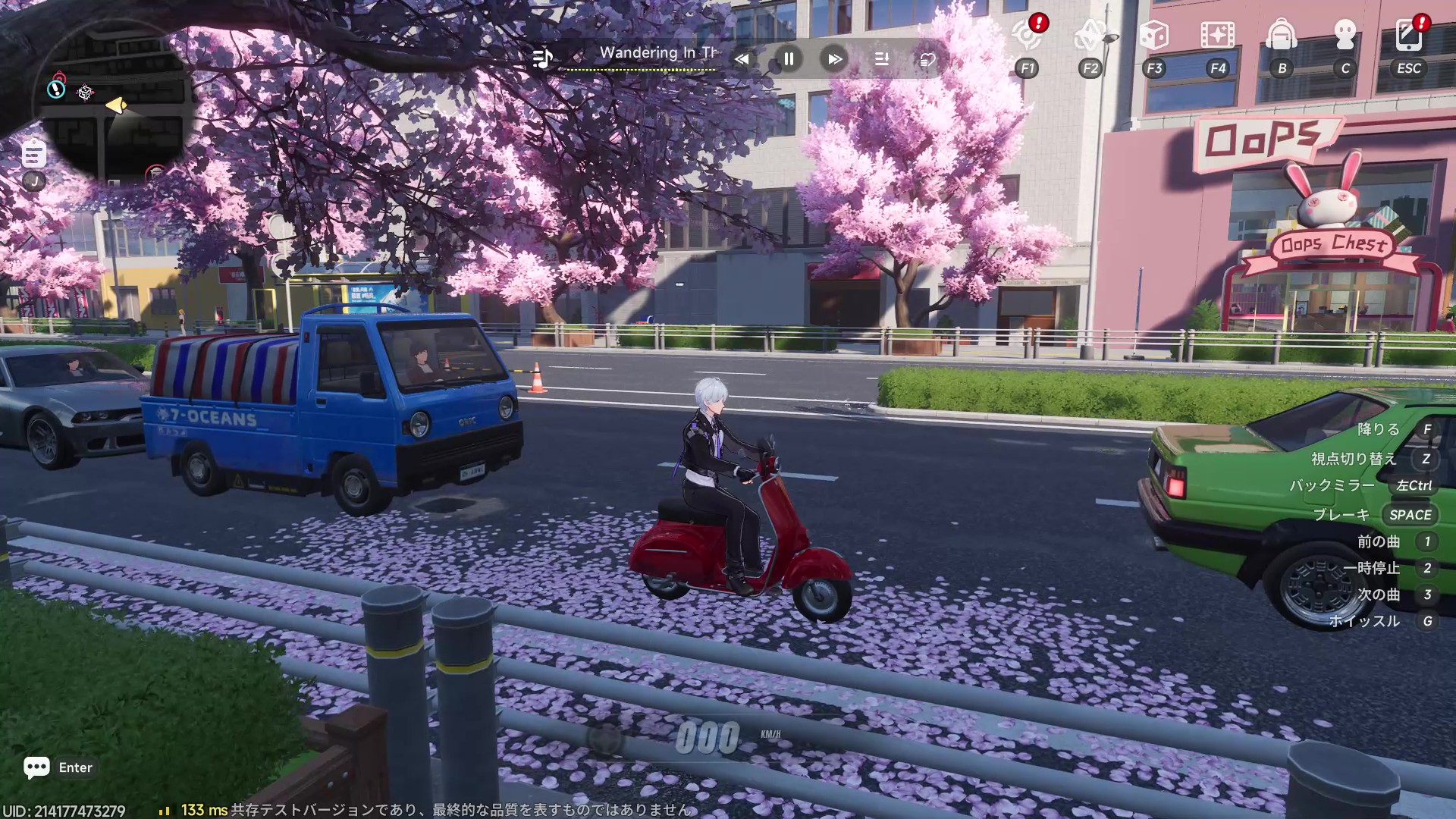Open the chat speech bubble
1456x819 pixels.
[36, 767]
